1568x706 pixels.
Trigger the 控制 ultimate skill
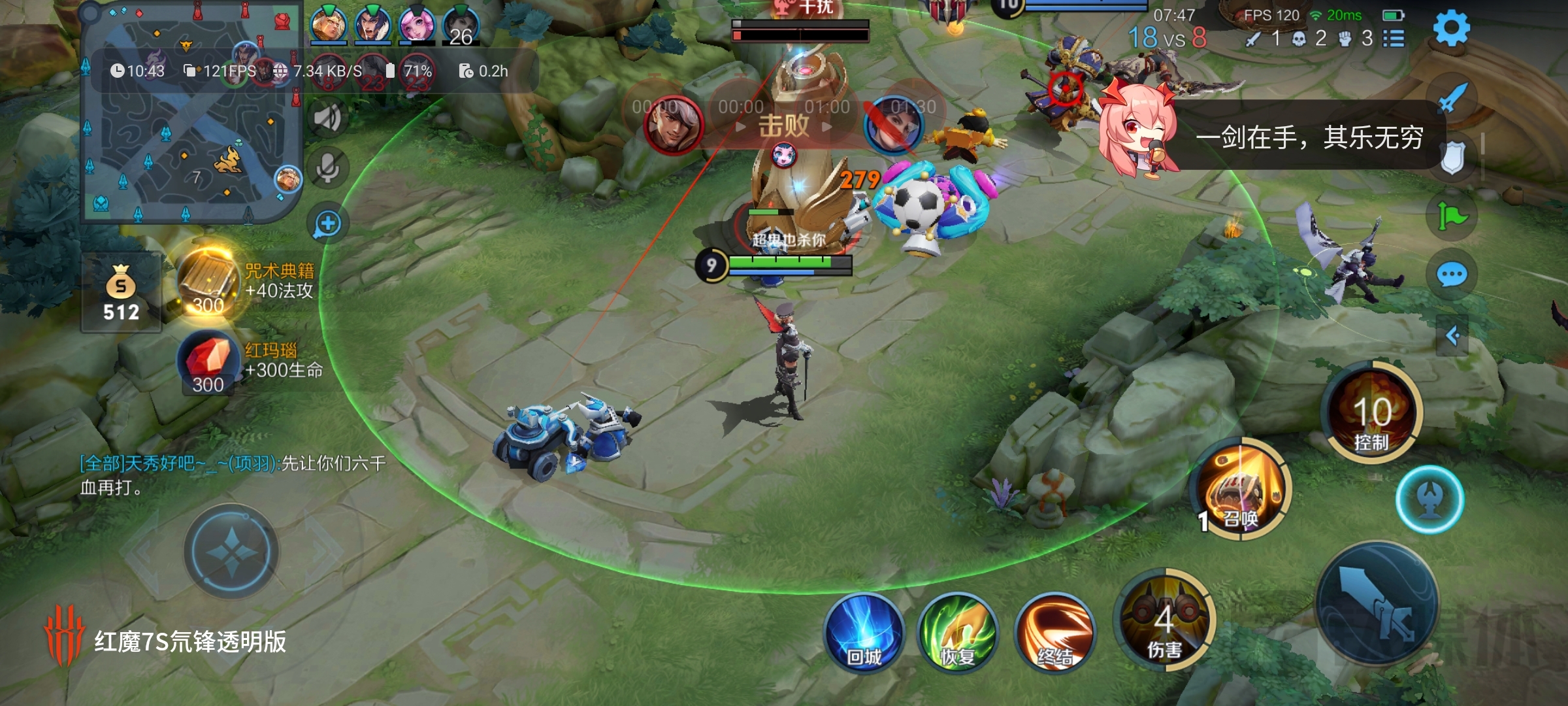(x=1371, y=413)
